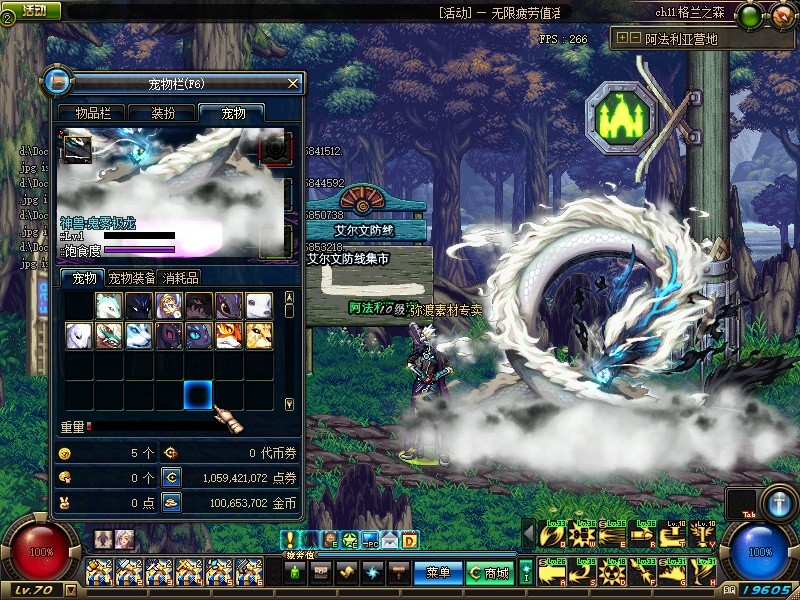Image resolution: width=800 pixels, height=600 pixels.
Task: Select the highlighted blue glowing pet slot
Action: point(198,395)
